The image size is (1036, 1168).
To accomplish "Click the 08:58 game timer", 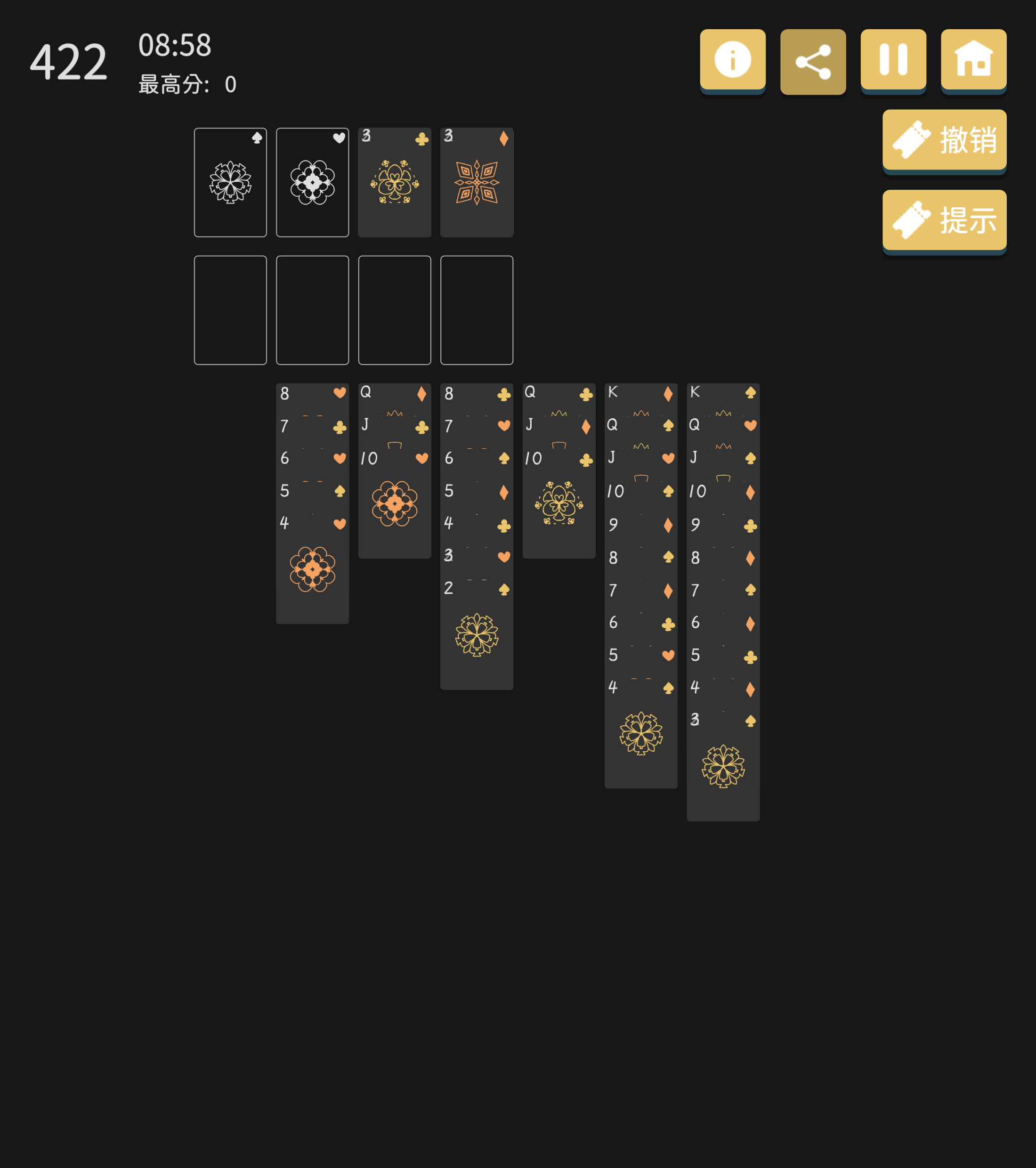I will [174, 46].
